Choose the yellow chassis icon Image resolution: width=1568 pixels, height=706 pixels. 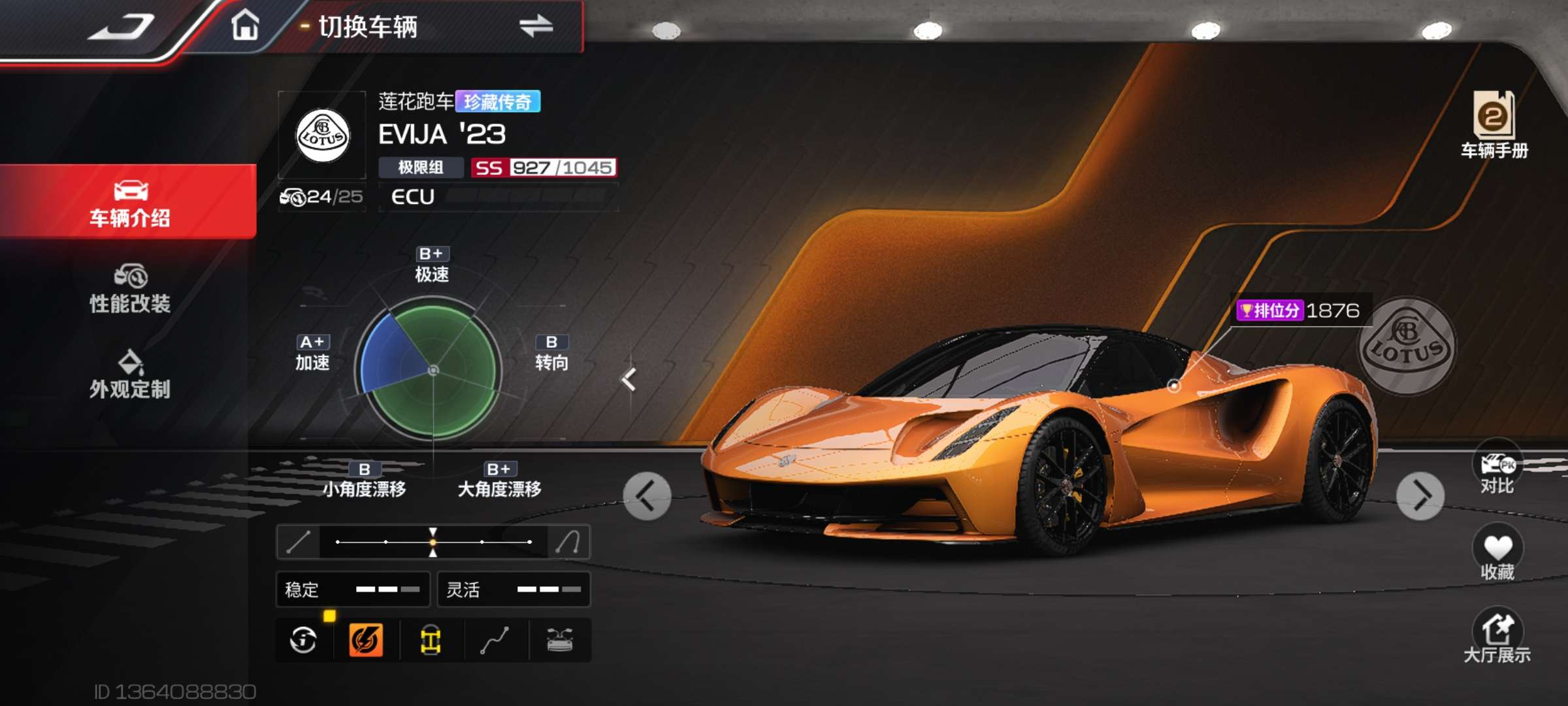pos(431,640)
